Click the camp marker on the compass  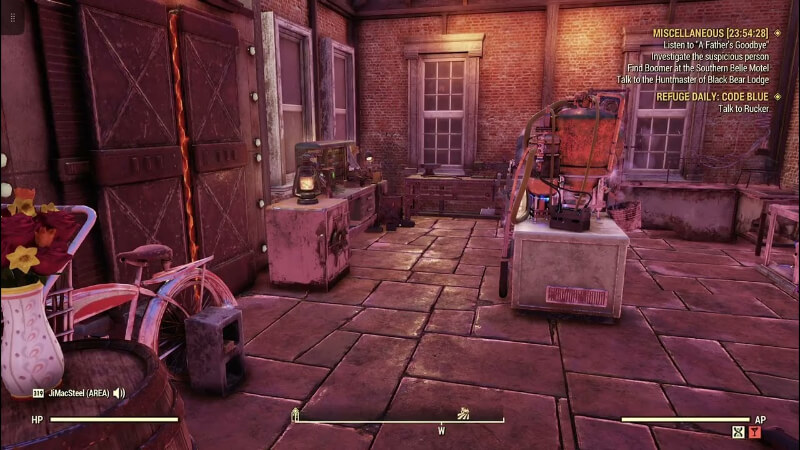pos(295,413)
